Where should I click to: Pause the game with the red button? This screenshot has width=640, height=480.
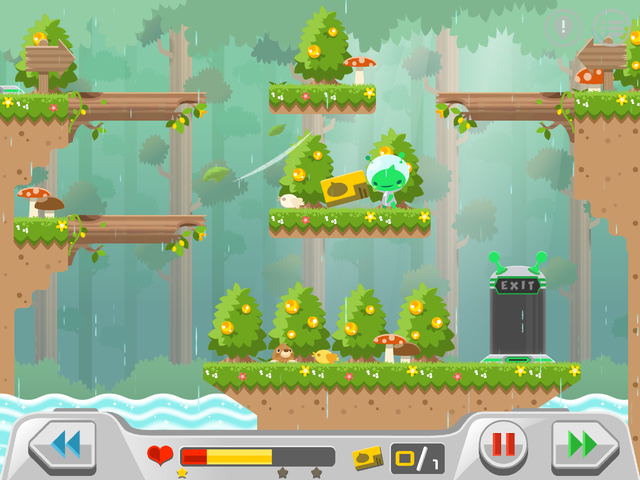point(502,445)
